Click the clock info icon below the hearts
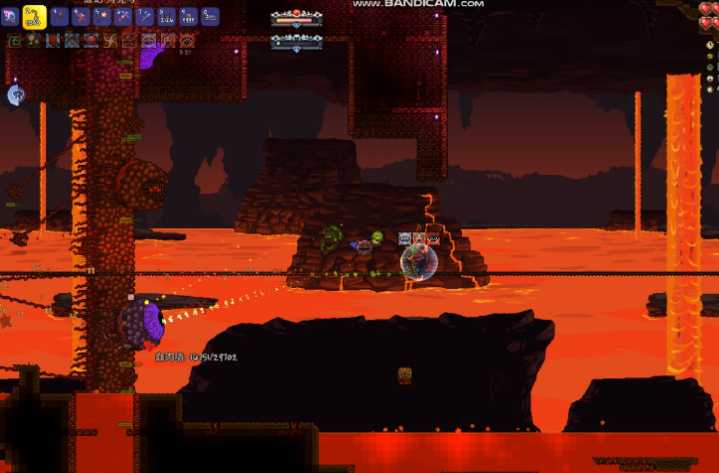This screenshot has width=719, height=473. click(x=710, y=45)
